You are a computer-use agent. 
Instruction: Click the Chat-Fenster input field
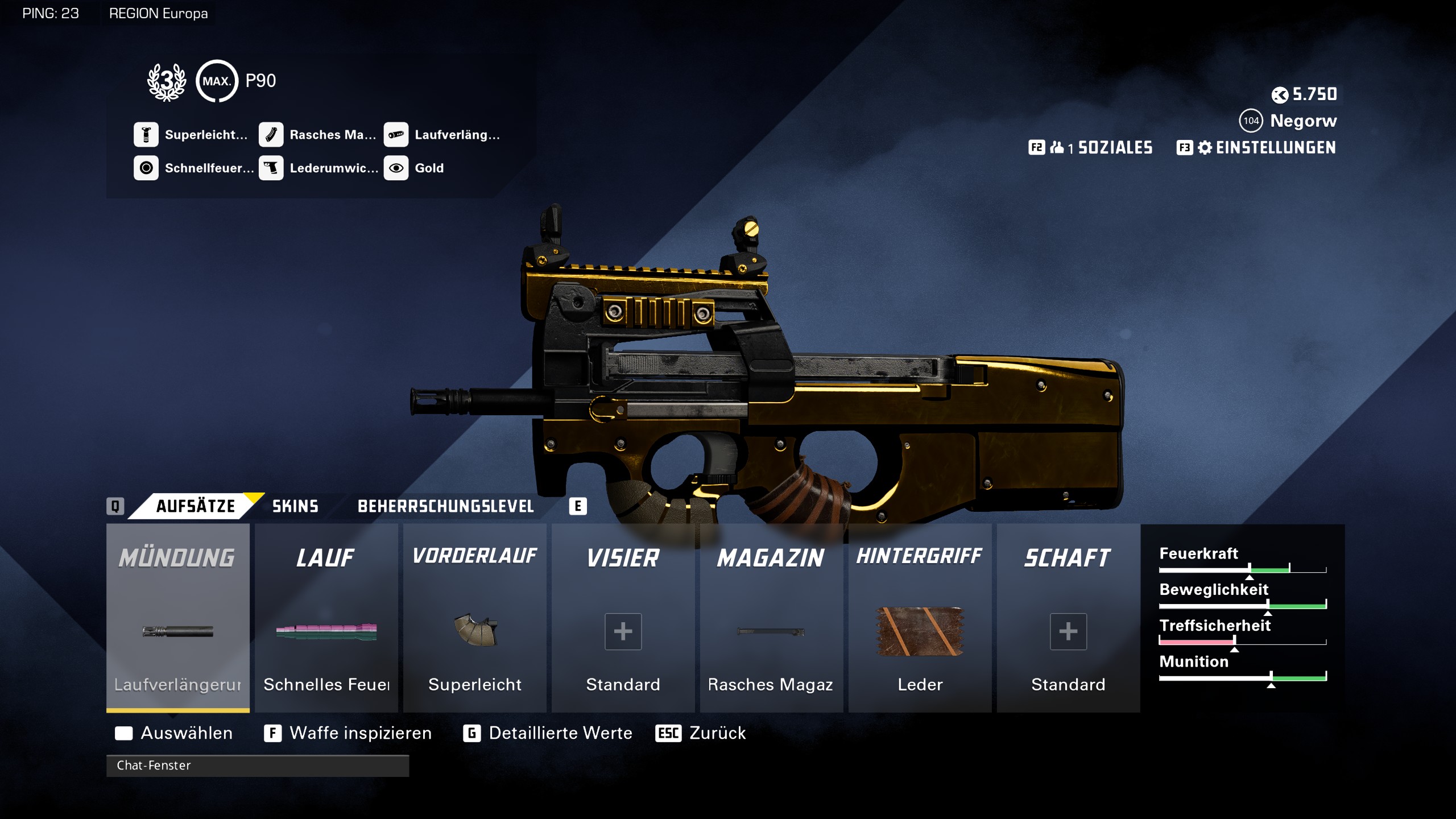[256, 766]
